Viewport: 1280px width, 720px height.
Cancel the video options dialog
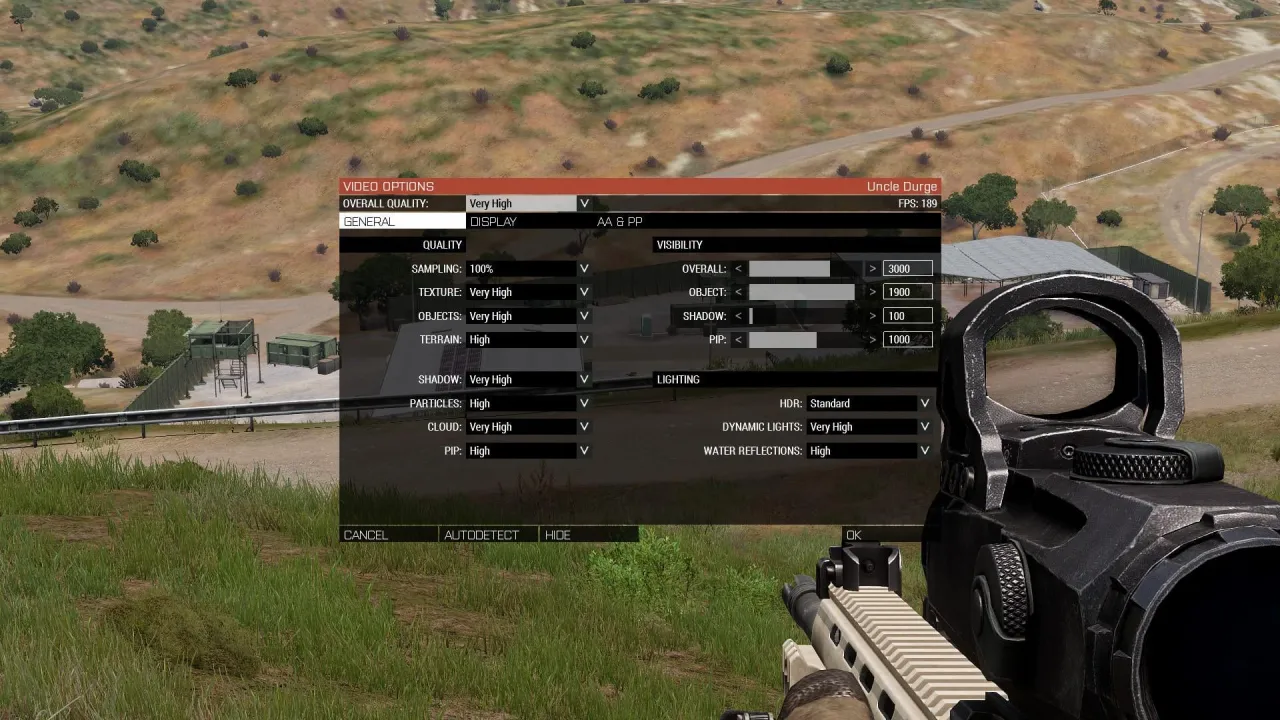[366, 535]
